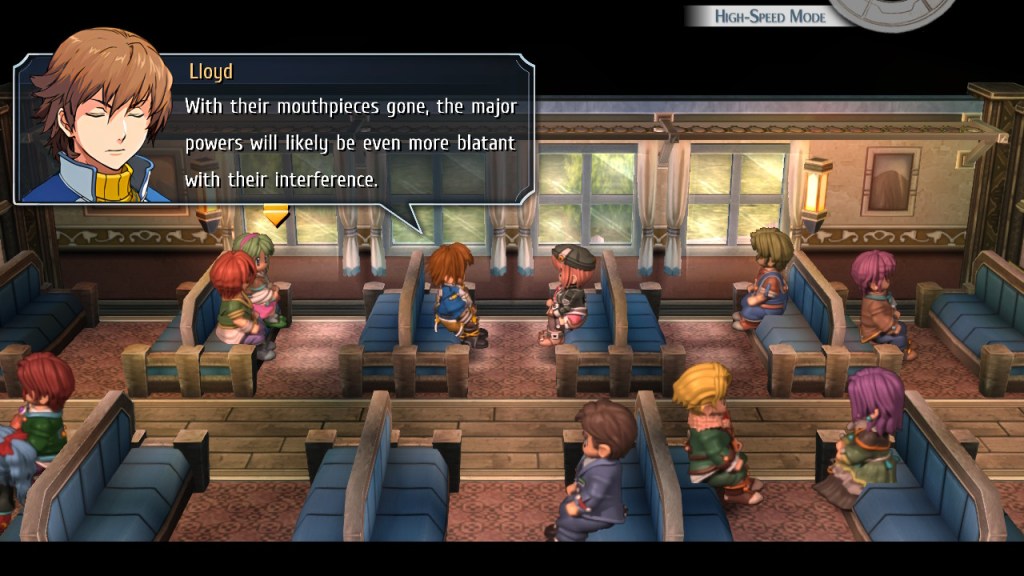Advance Lloyd's dialogue text box
Viewport: 1024px width, 576px height.
coord(350,128)
